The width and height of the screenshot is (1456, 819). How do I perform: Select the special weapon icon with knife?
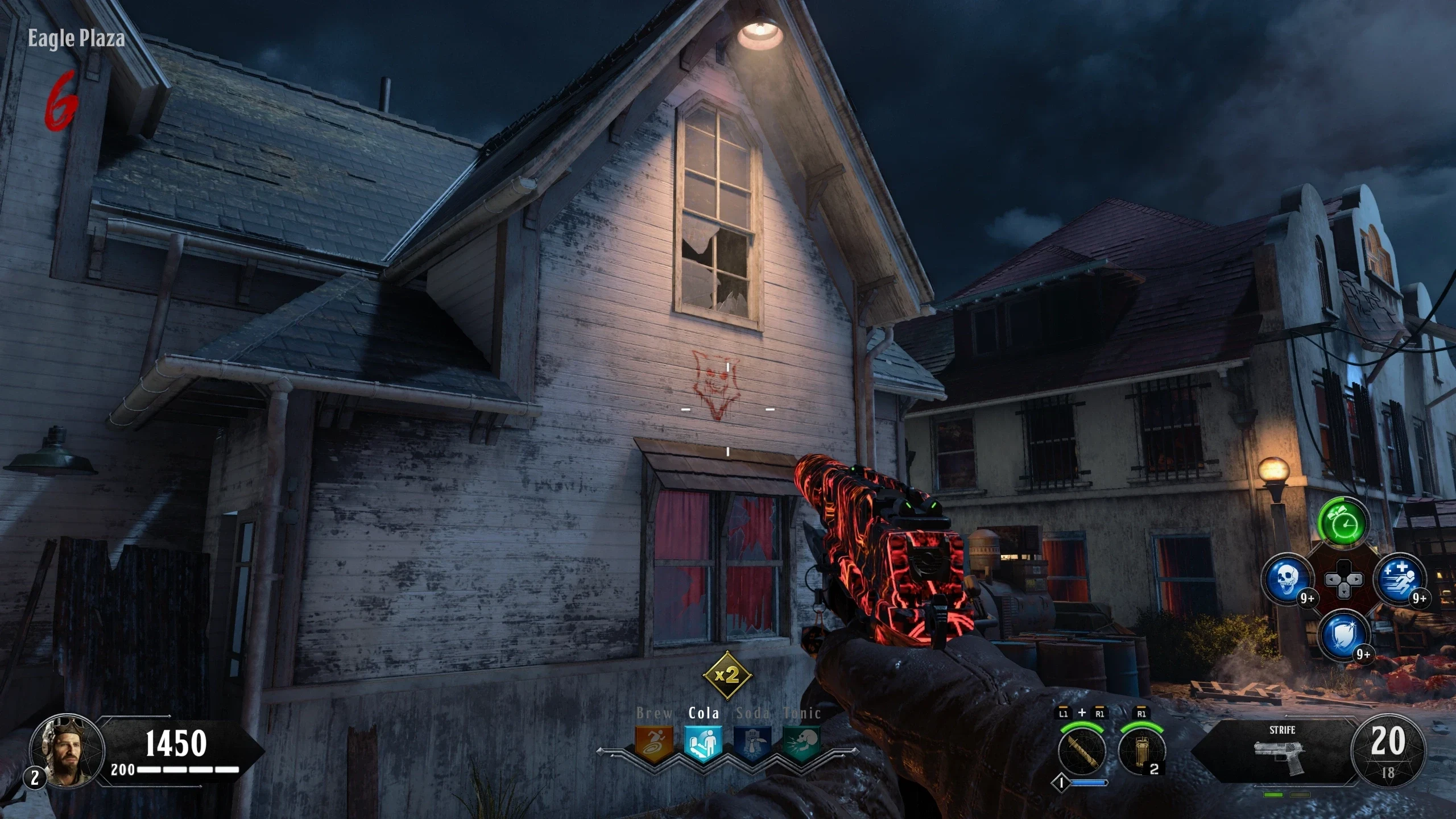1082,751
